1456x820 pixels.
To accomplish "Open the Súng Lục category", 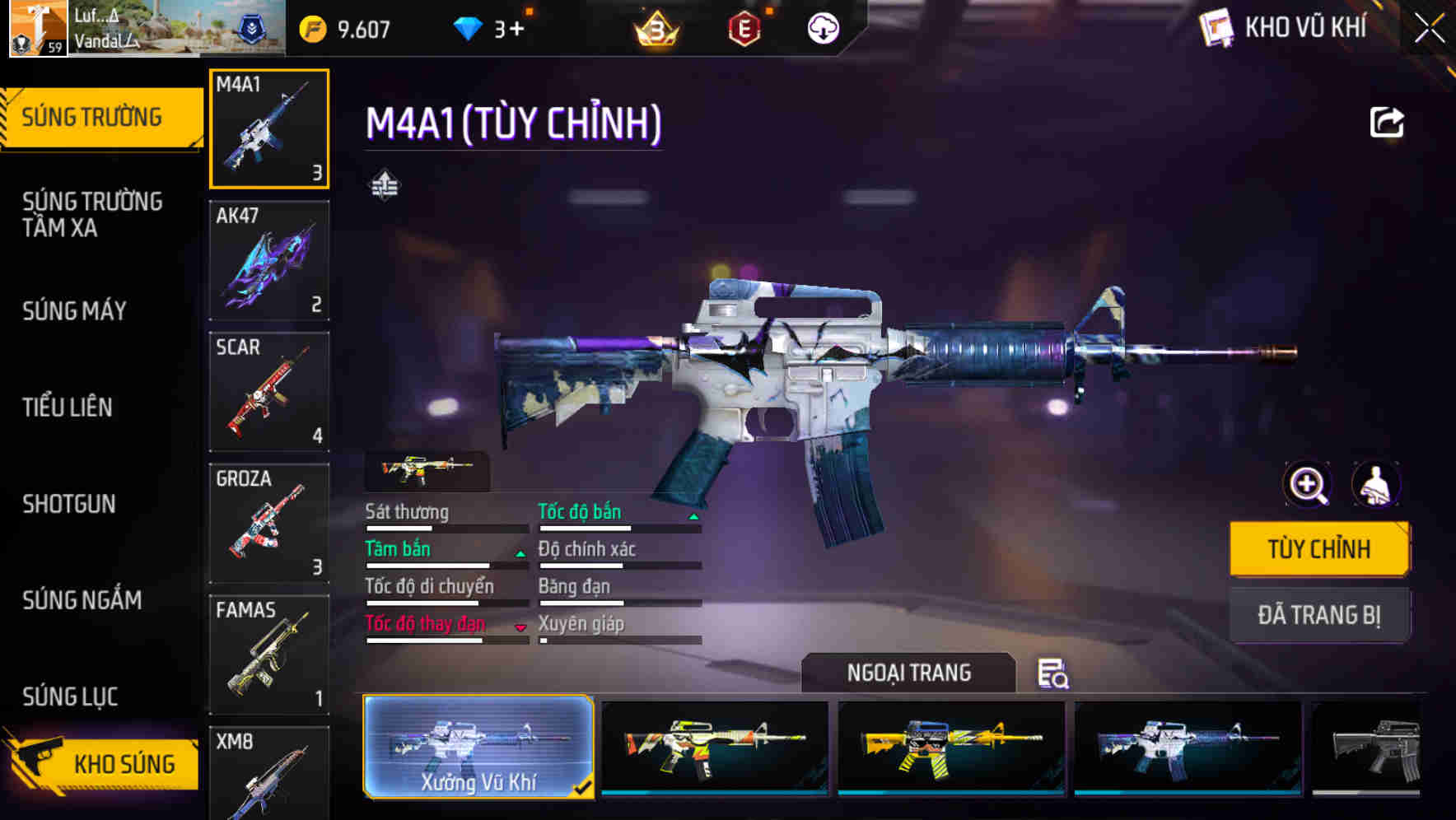I will (x=71, y=697).
